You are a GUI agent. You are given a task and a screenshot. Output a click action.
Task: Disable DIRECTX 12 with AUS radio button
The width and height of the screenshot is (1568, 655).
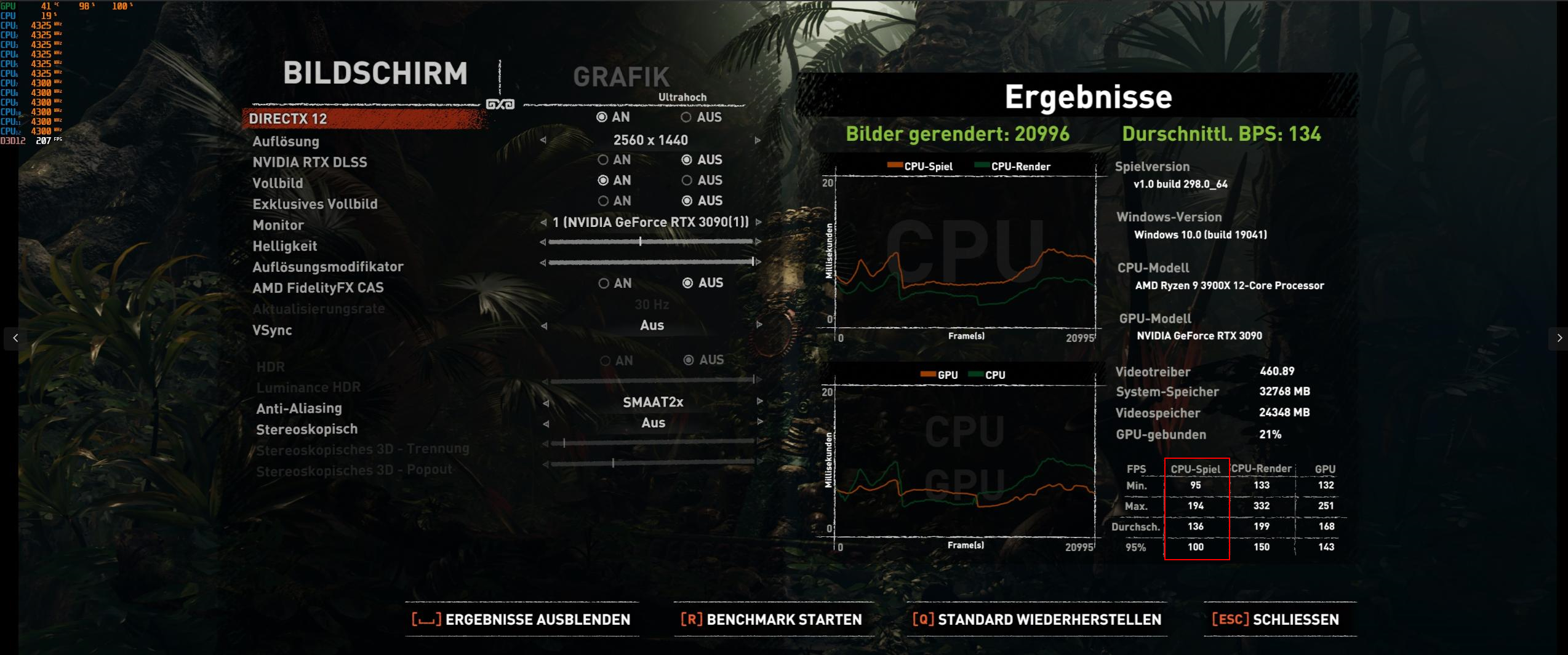[685, 117]
